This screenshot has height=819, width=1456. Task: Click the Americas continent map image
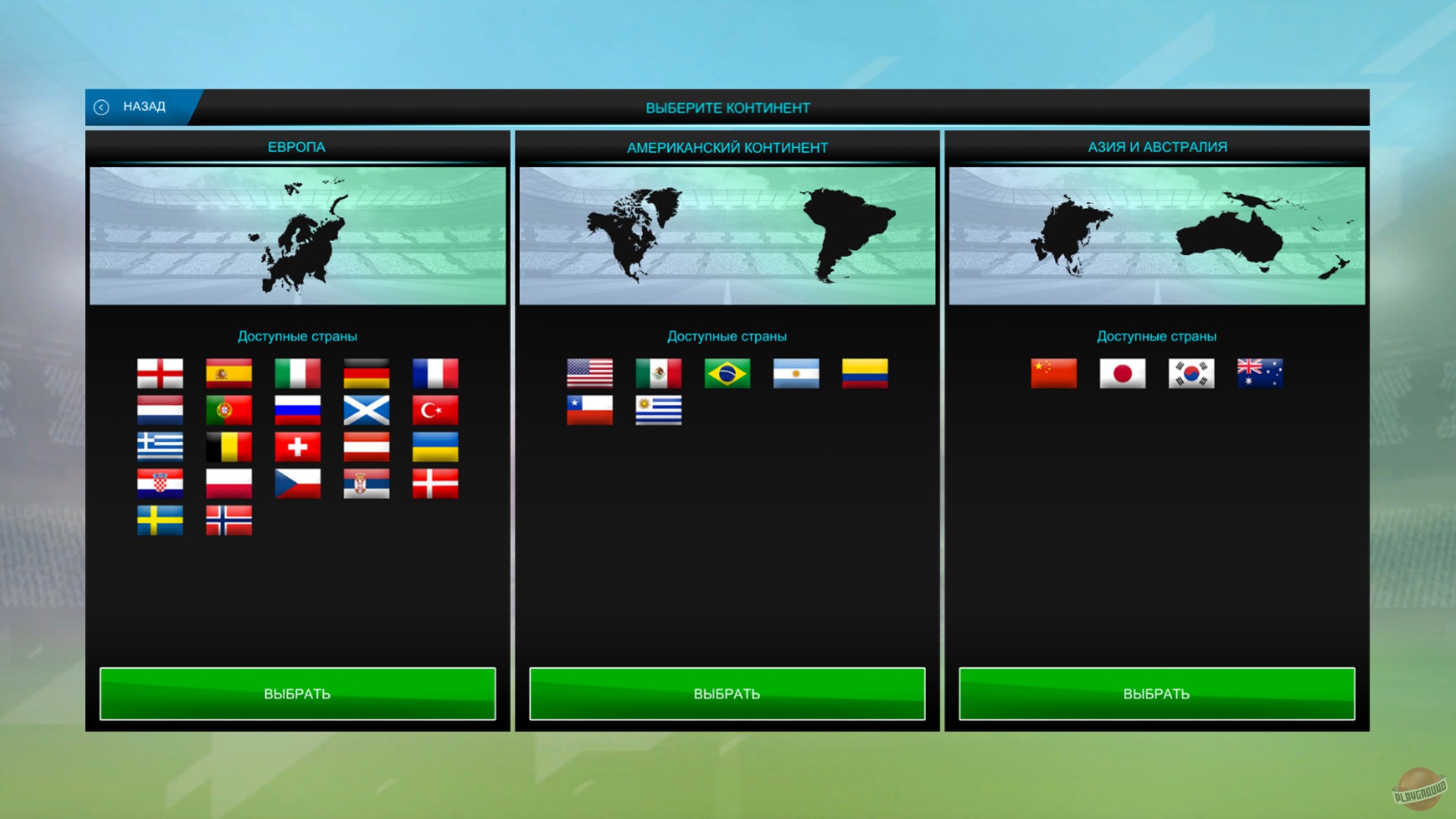click(x=727, y=234)
